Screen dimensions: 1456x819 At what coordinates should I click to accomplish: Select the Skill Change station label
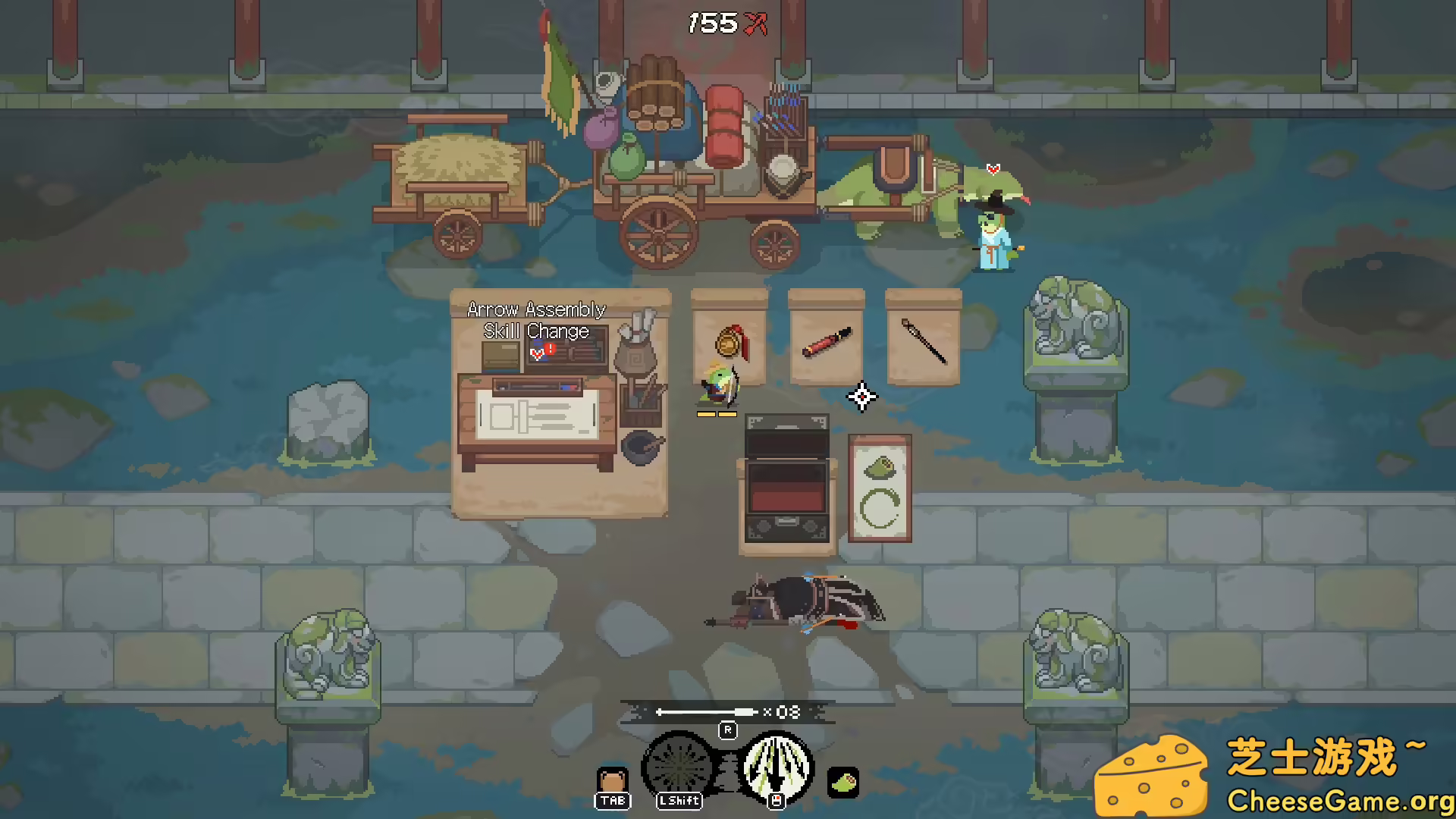tap(535, 331)
